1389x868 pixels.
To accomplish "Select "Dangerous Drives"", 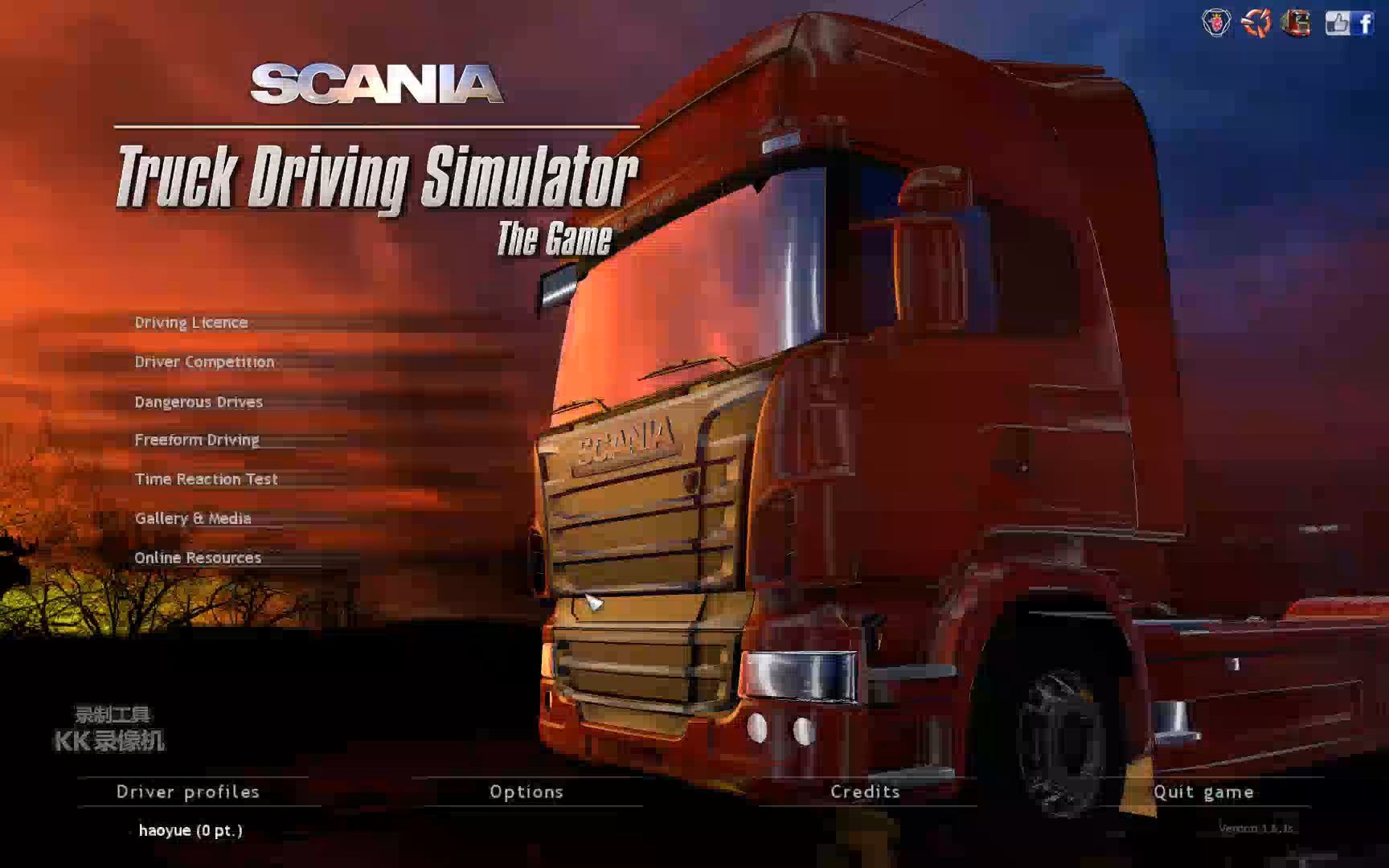I will tap(199, 401).
